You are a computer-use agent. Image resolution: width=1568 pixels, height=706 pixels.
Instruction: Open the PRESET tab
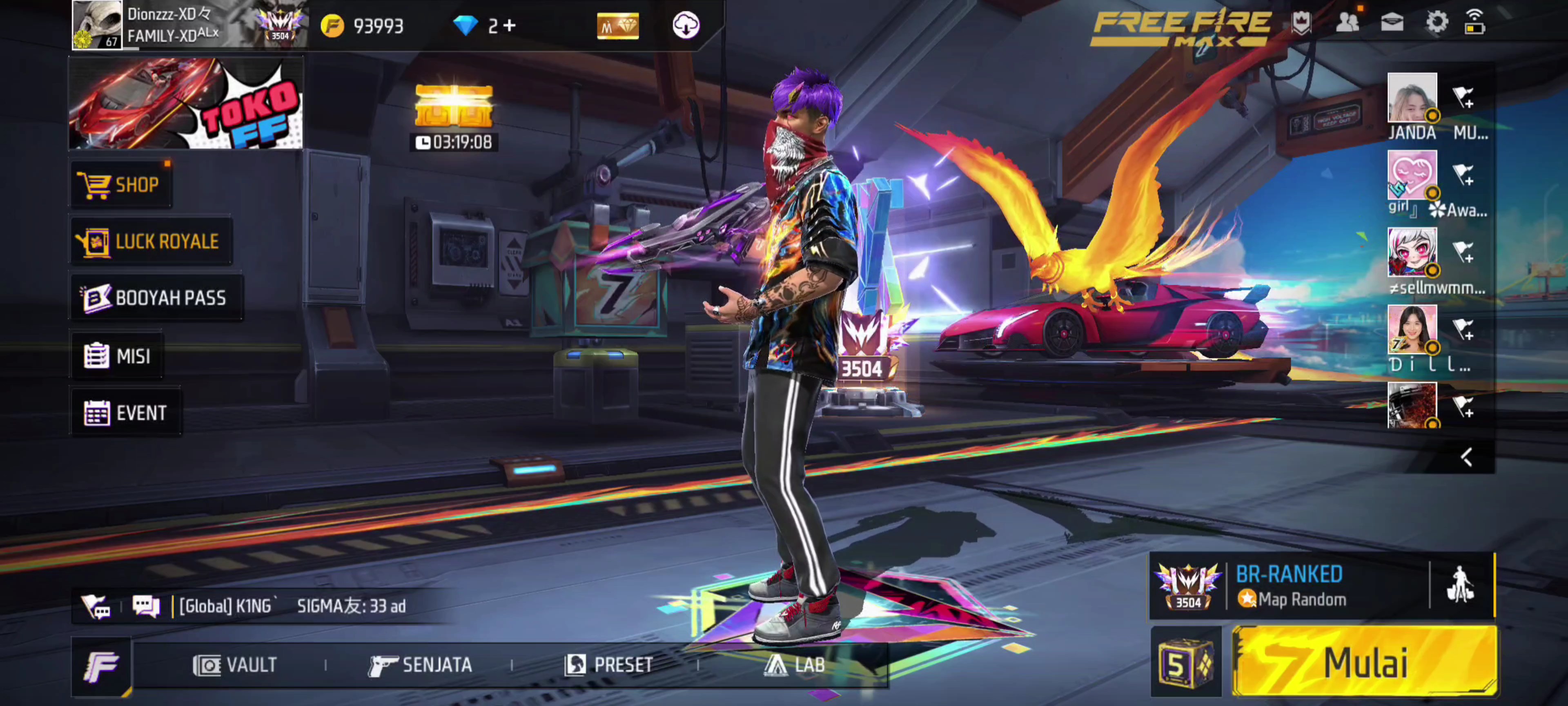(609, 665)
